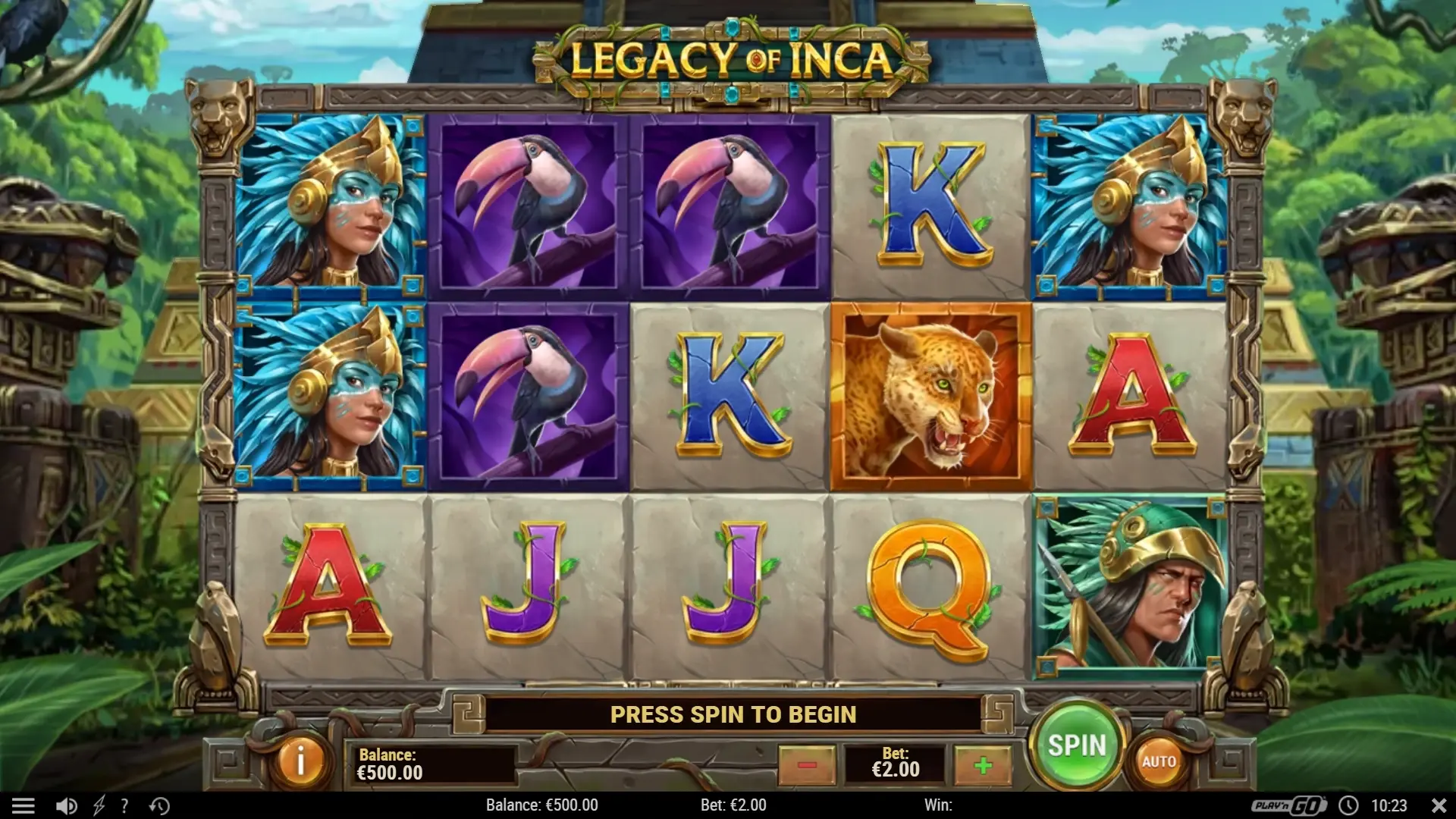
Task: Toggle the lightning bolt fast play
Action: click(x=99, y=805)
